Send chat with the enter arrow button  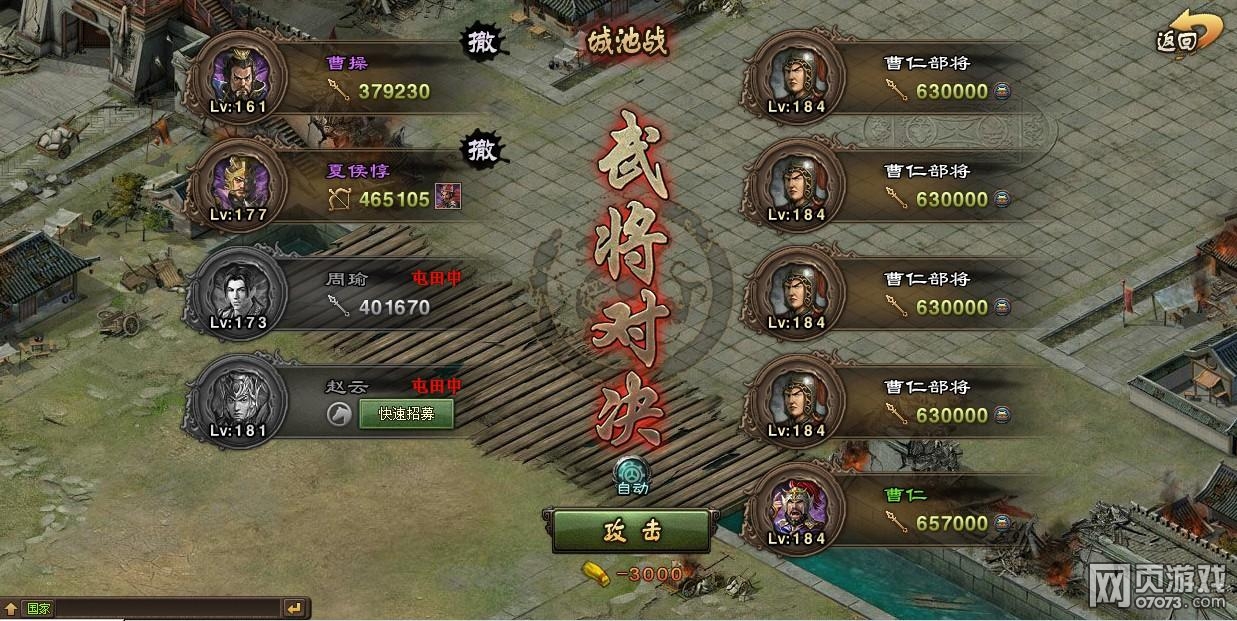coord(294,608)
